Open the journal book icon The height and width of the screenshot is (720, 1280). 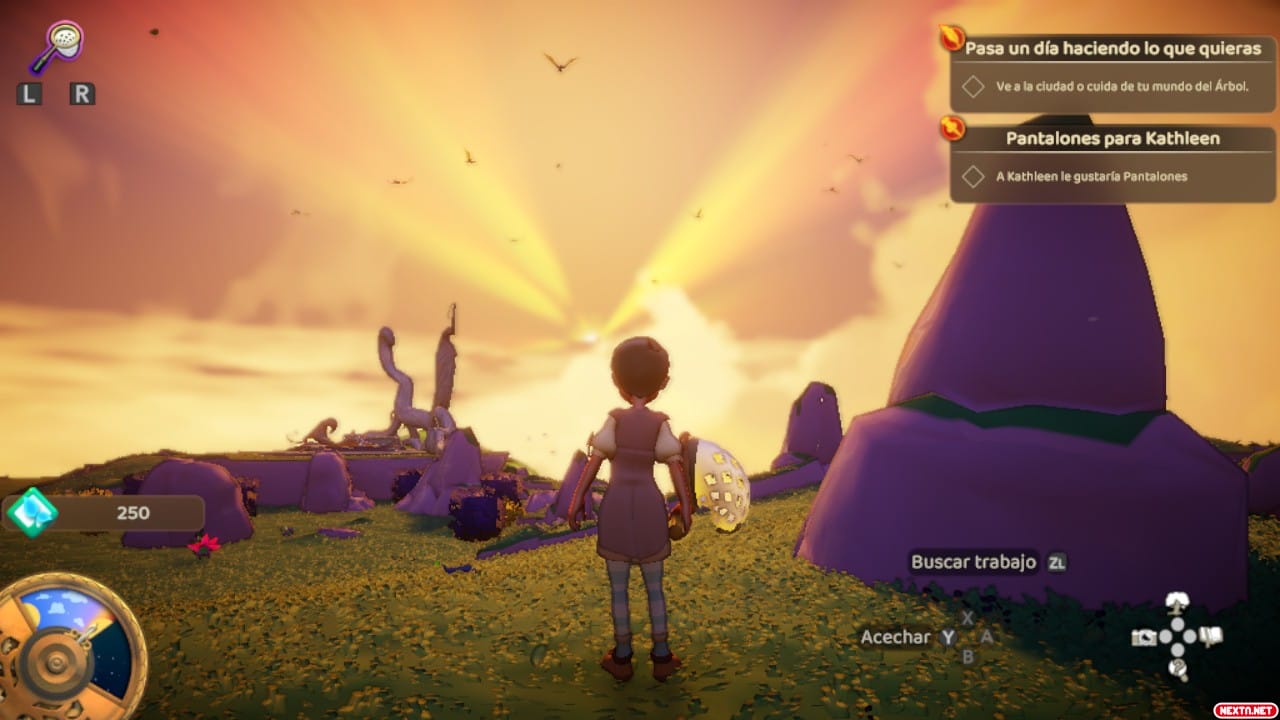point(1211,636)
